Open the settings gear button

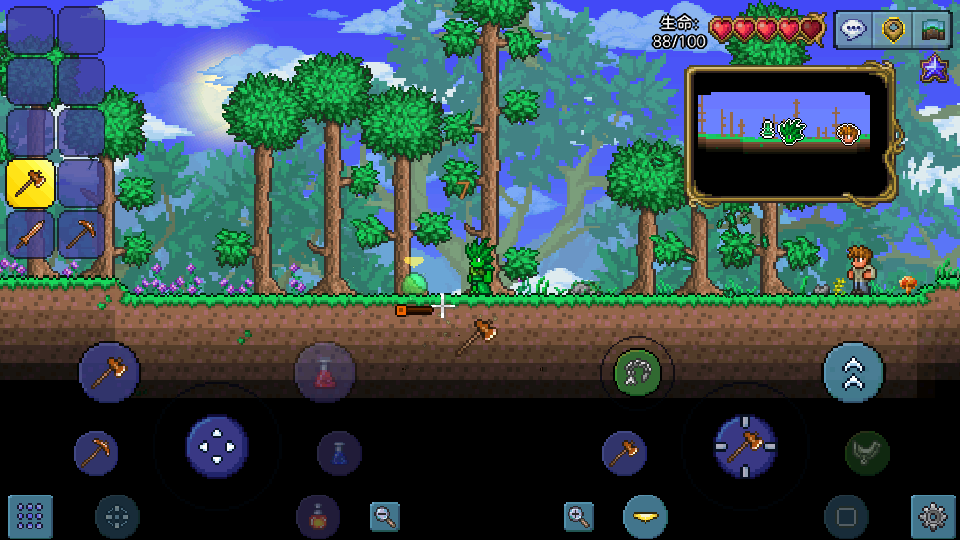pyautogui.click(x=932, y=516)
